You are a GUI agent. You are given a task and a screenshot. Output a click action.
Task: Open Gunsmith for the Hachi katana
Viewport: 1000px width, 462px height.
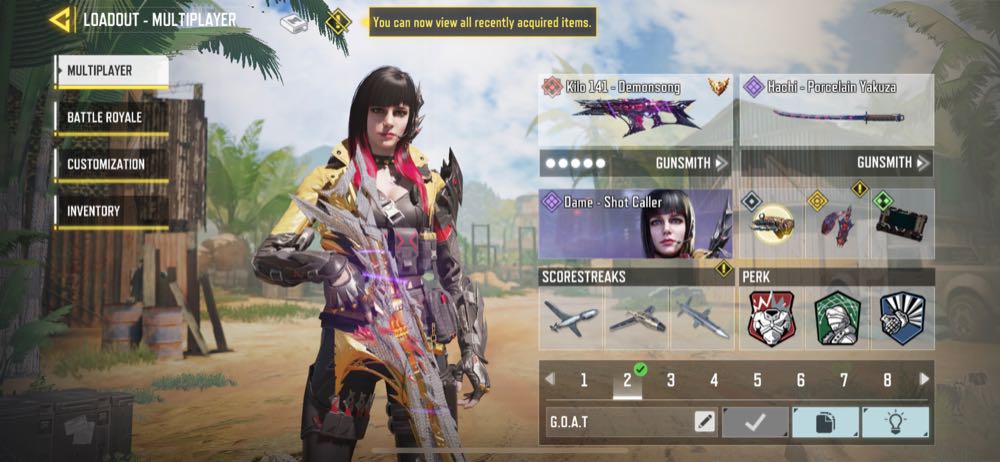click(x=893, y=162)
